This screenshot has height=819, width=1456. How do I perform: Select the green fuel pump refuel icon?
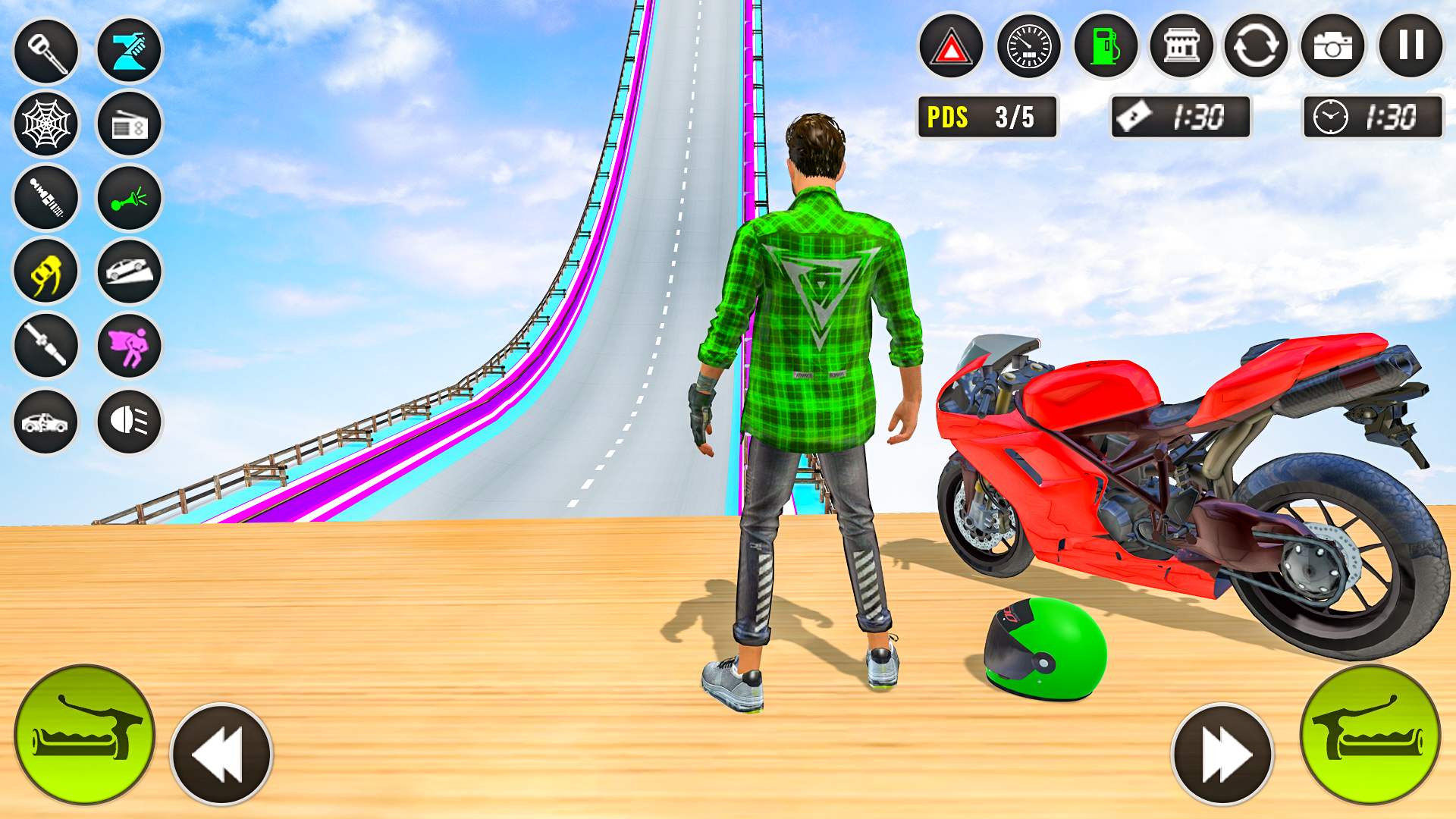1106,47
